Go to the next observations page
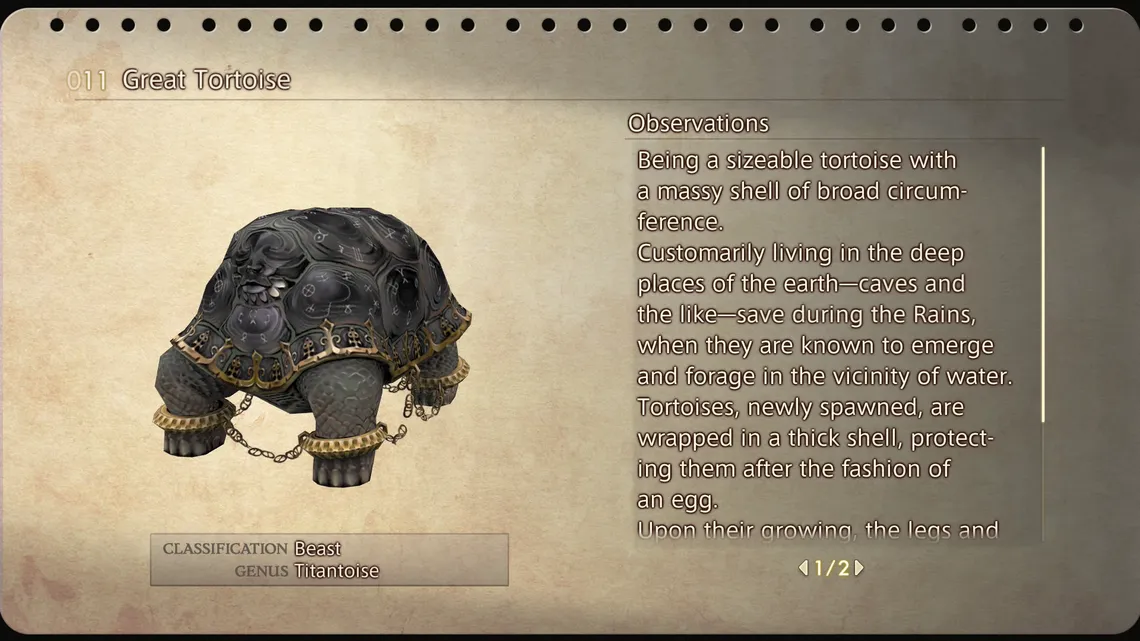This screenshot has width=1140, height=641. [859, 568]
